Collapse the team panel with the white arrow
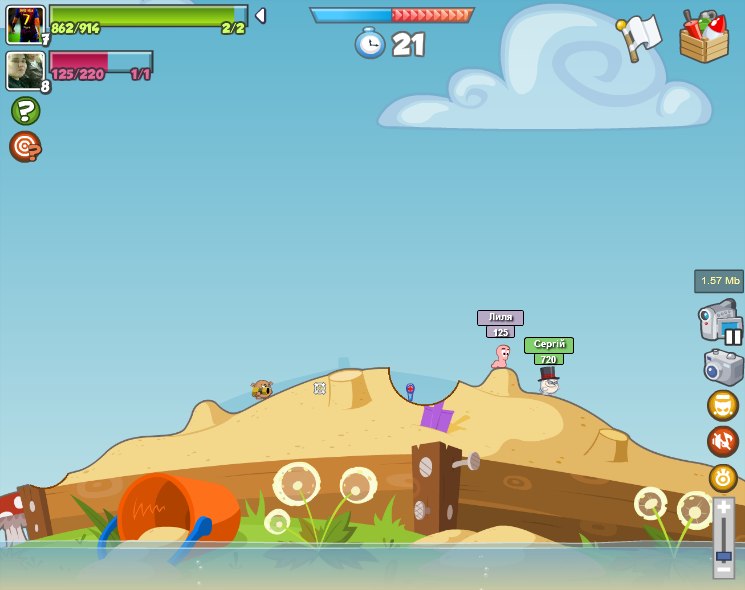Screen dimensions: 745x590 point(260,16)
